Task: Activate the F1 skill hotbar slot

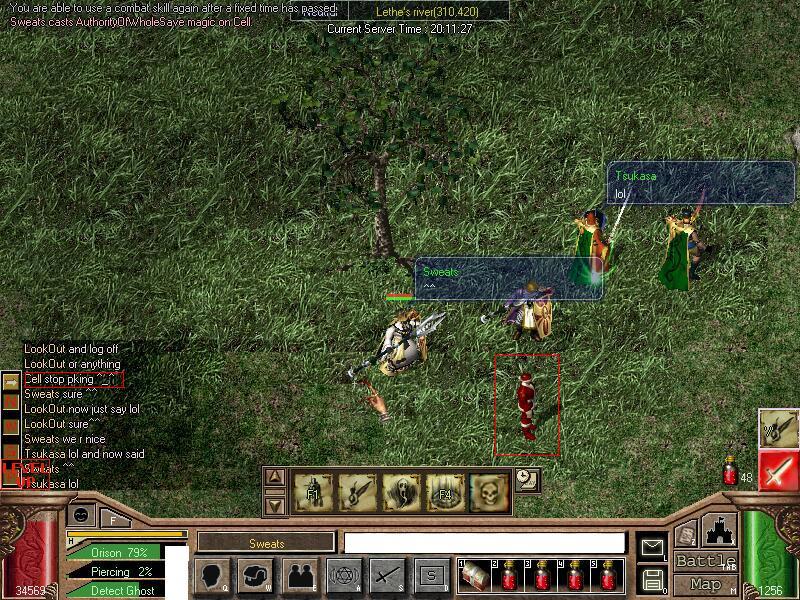Action: coord(313,491)
